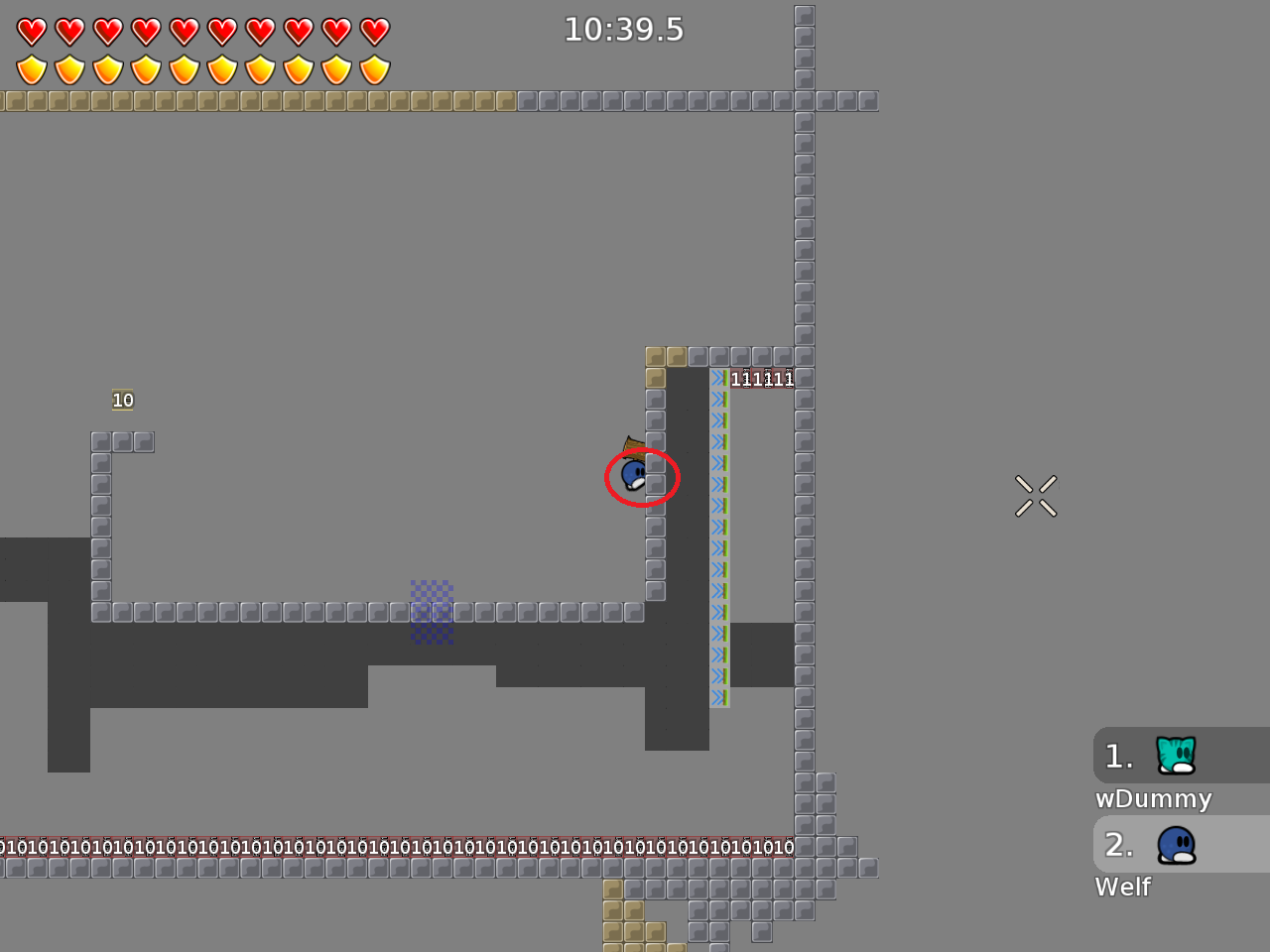1270x952 pixels.
Task: Click the first red heart icon
Action: pos(30,30)
